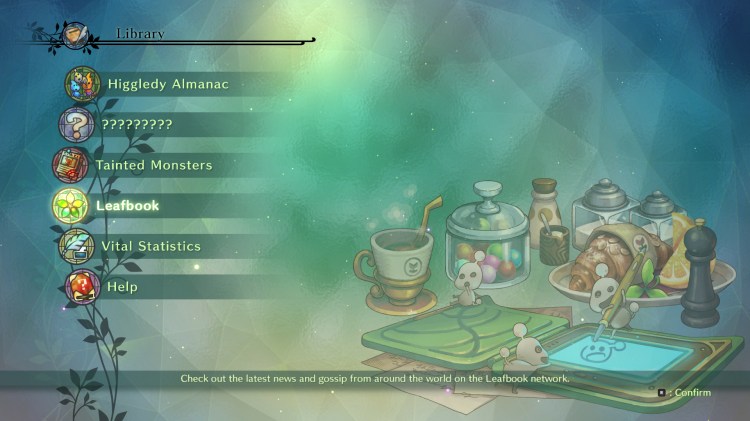This screenshot has height=421, width=750.
Task: Select the locked ????????? entry
Action: [x=136, y=125]
